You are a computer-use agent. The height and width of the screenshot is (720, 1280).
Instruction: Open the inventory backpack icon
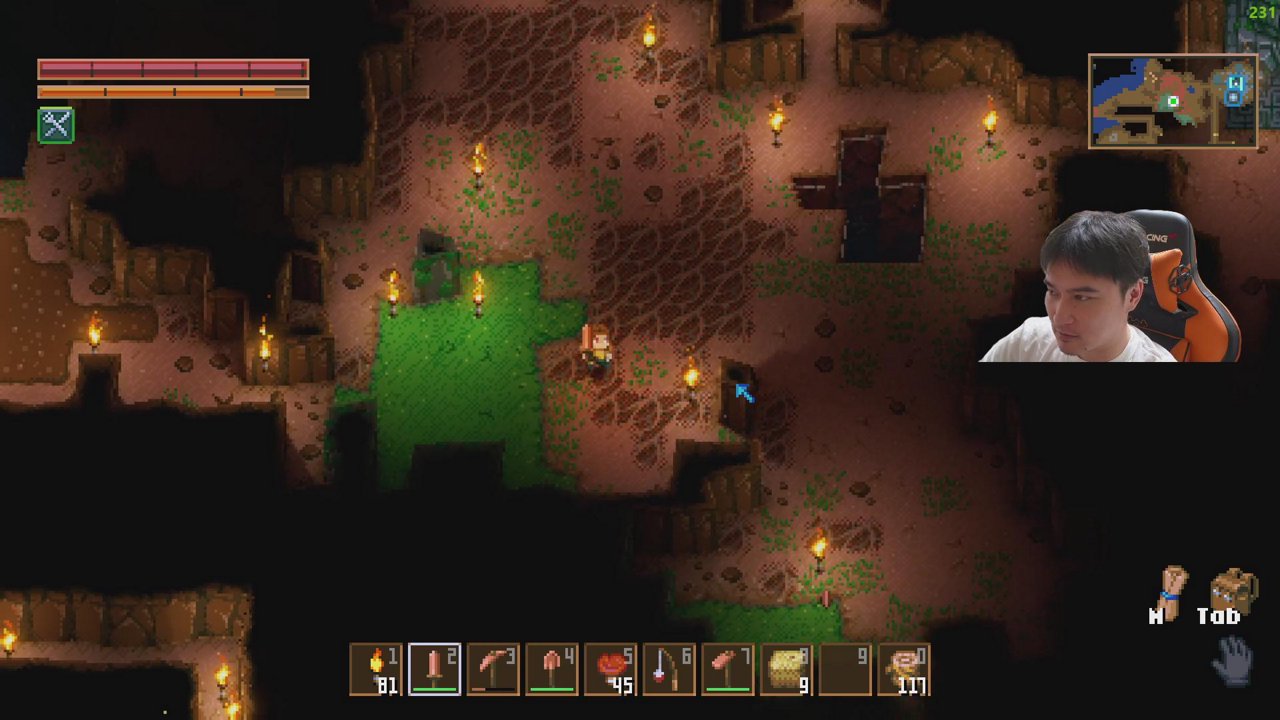click(1232, 592)
